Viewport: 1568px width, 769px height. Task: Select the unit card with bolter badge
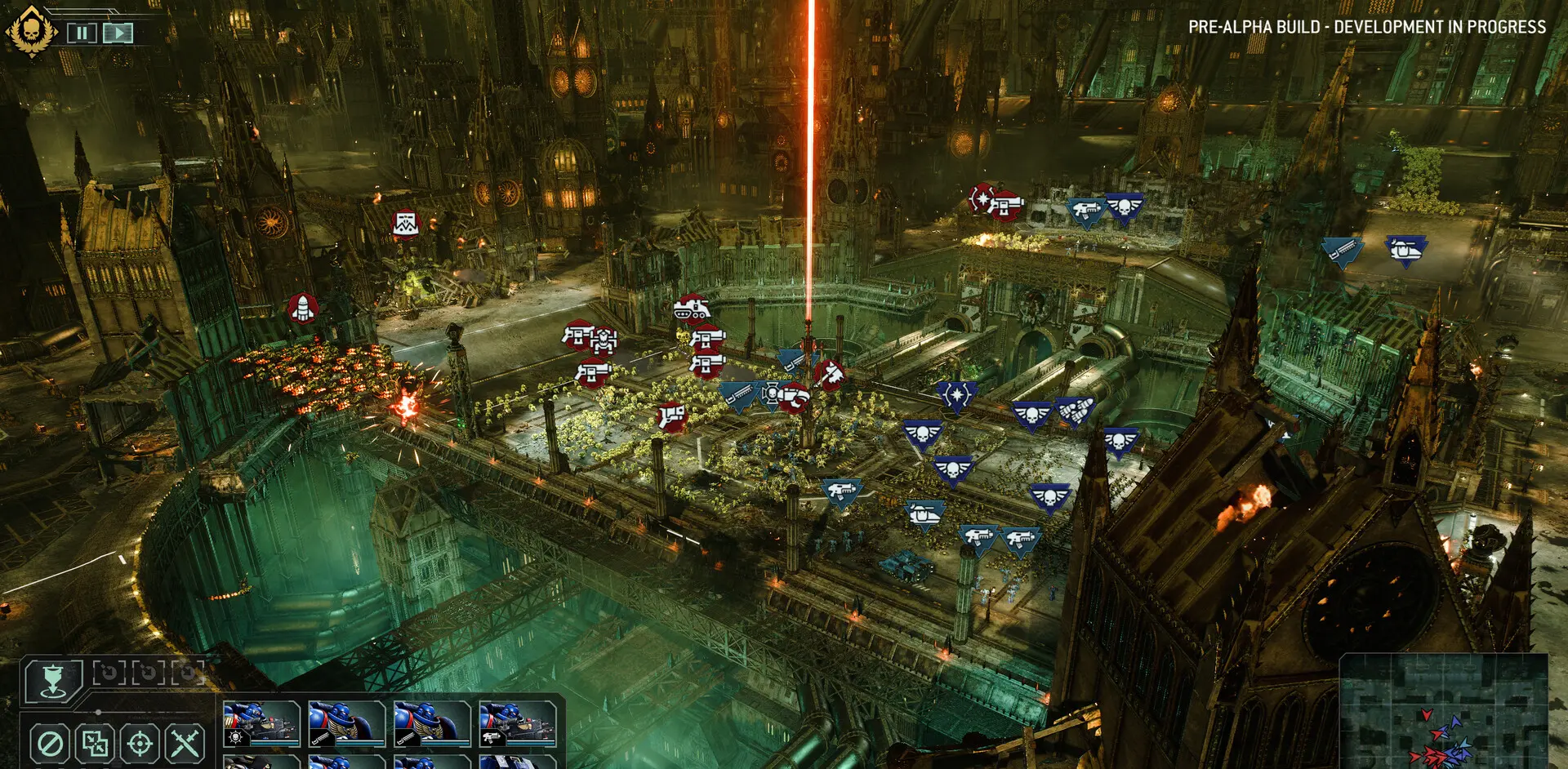[518, 723]
